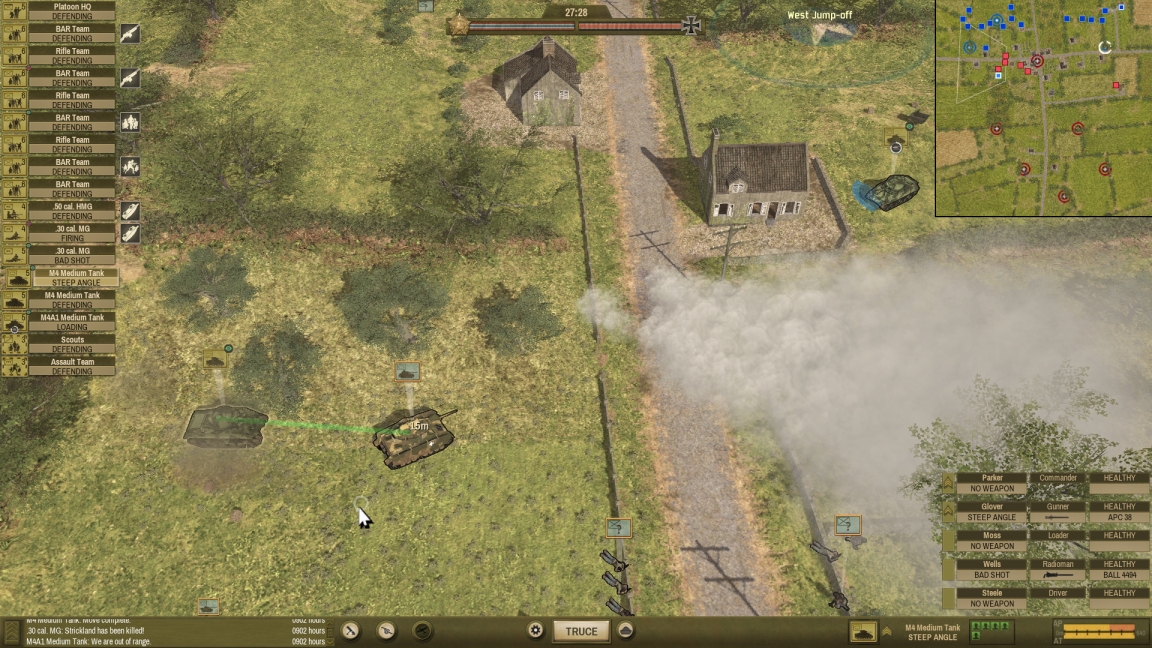Screen dimensions: 1152x648
Task: Offer a truce with the TRUCE button
Action: tap(581, 631)
